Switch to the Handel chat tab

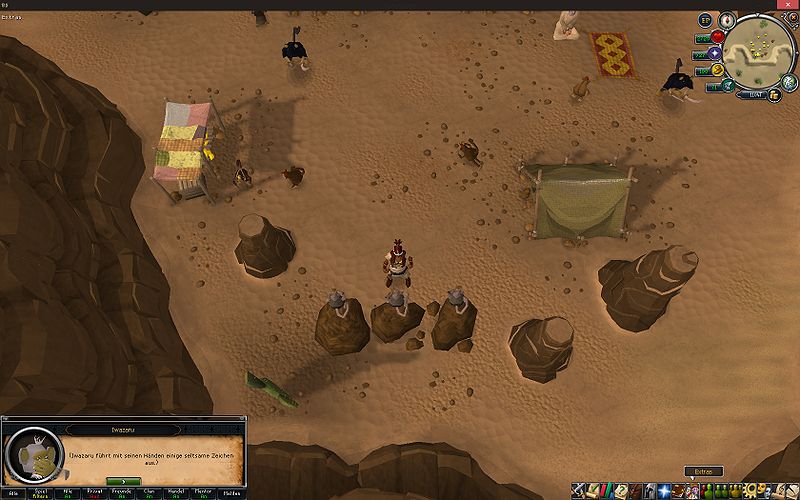click(x=177, y=493)
